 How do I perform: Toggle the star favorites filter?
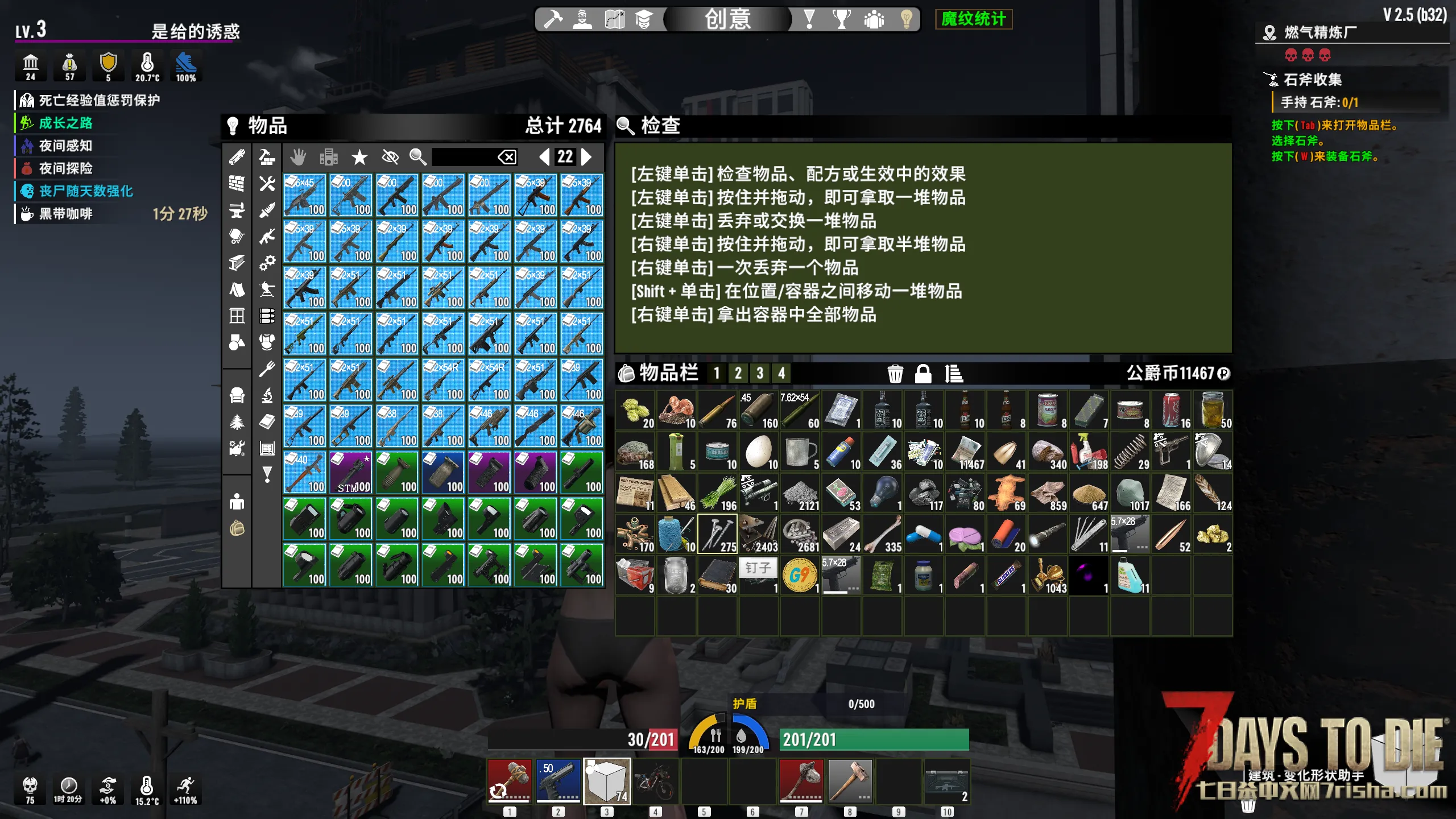pyautogui.click(x=359, y=157)
